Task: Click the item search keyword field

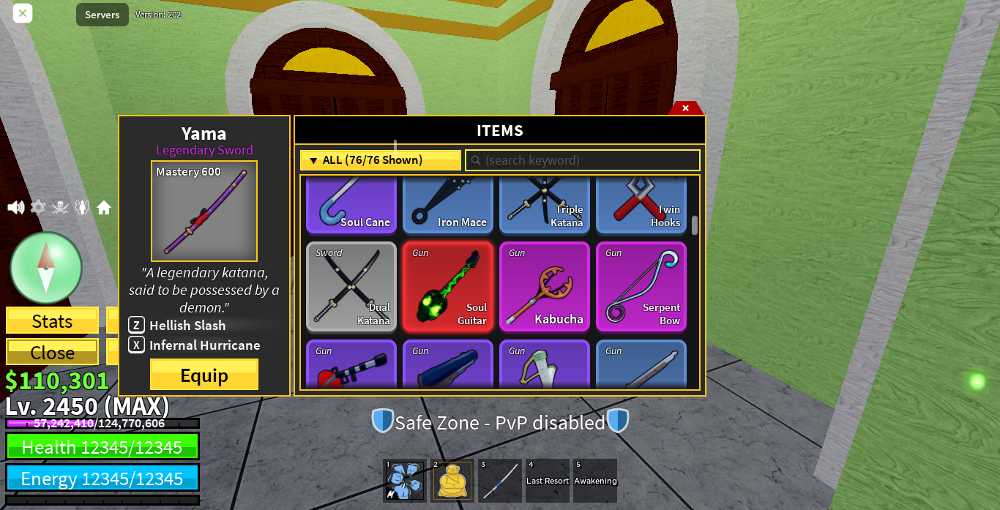Action: click(x=582, y=160)
